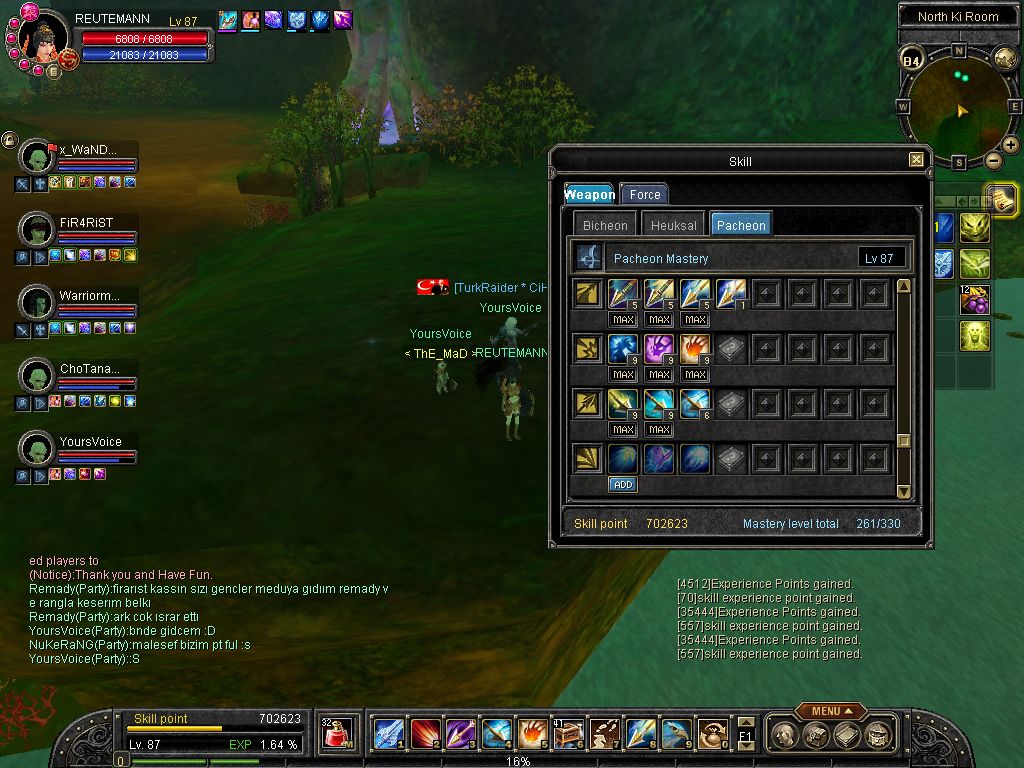Use the purple grapes item slot
This screenshot has width=1024, height=768.
(975, 299)
